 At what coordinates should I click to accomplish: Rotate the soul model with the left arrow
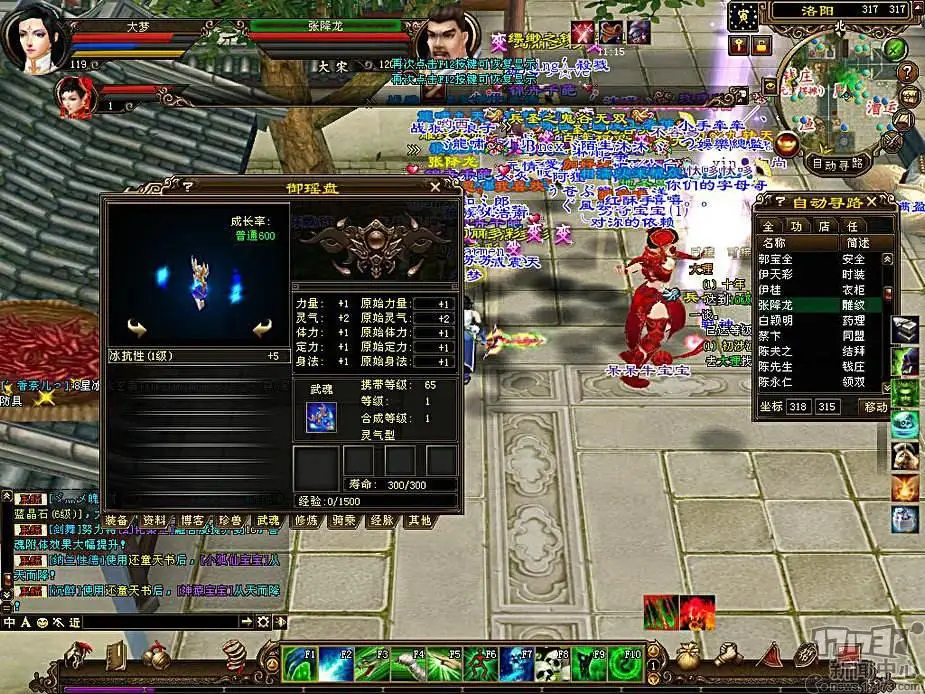coord(137,327)
